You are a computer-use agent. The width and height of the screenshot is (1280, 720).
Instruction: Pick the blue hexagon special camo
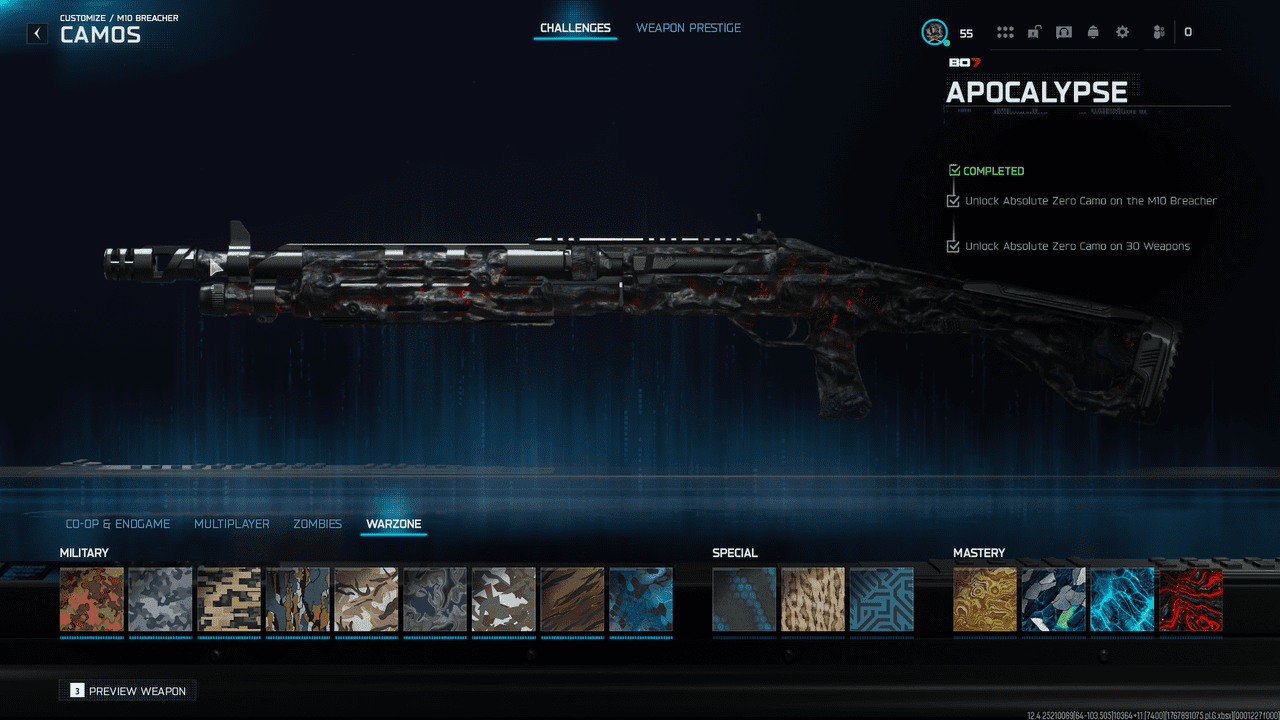(744, 600)
